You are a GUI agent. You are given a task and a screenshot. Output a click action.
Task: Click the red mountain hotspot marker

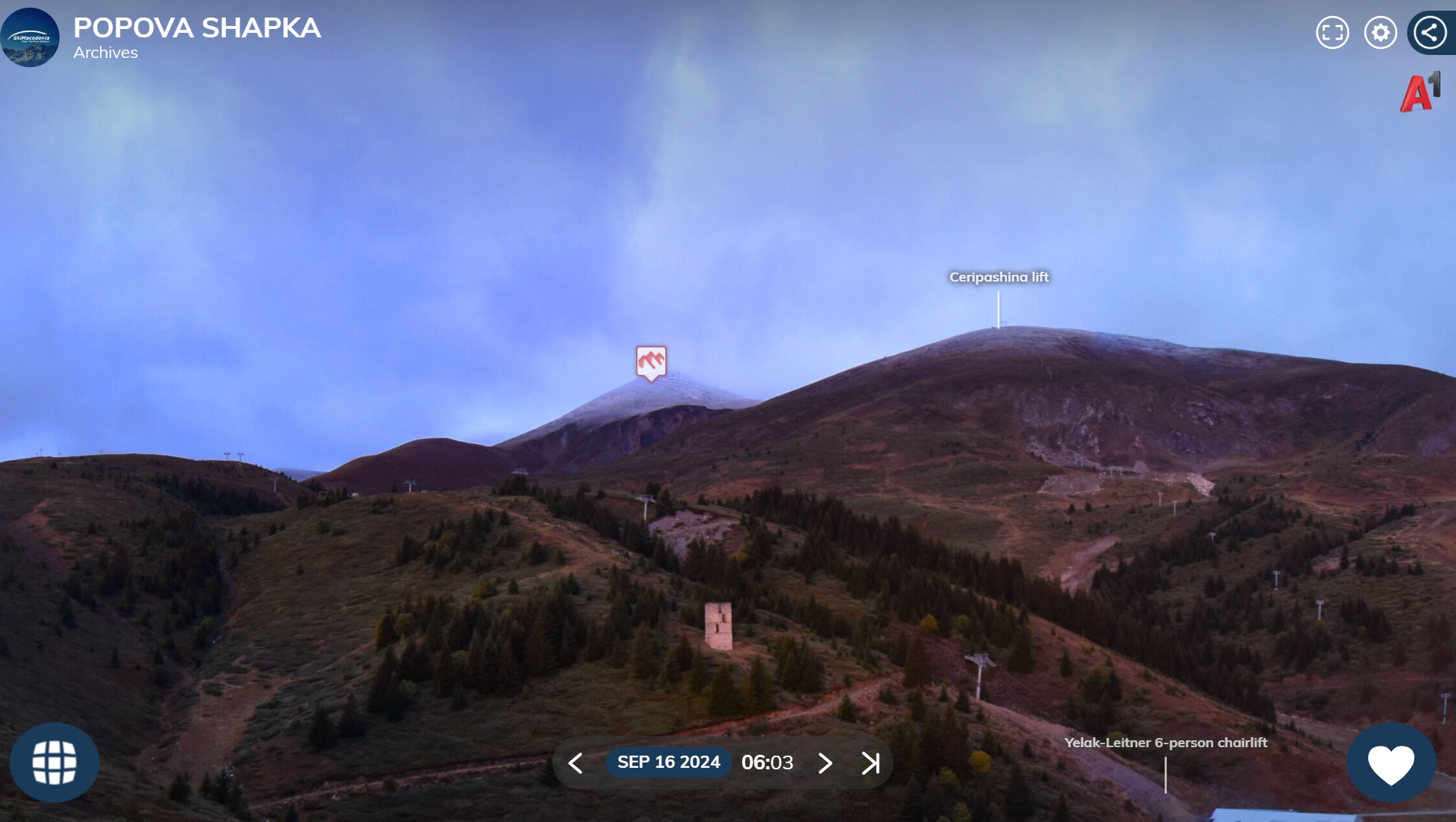click(651, 363)
